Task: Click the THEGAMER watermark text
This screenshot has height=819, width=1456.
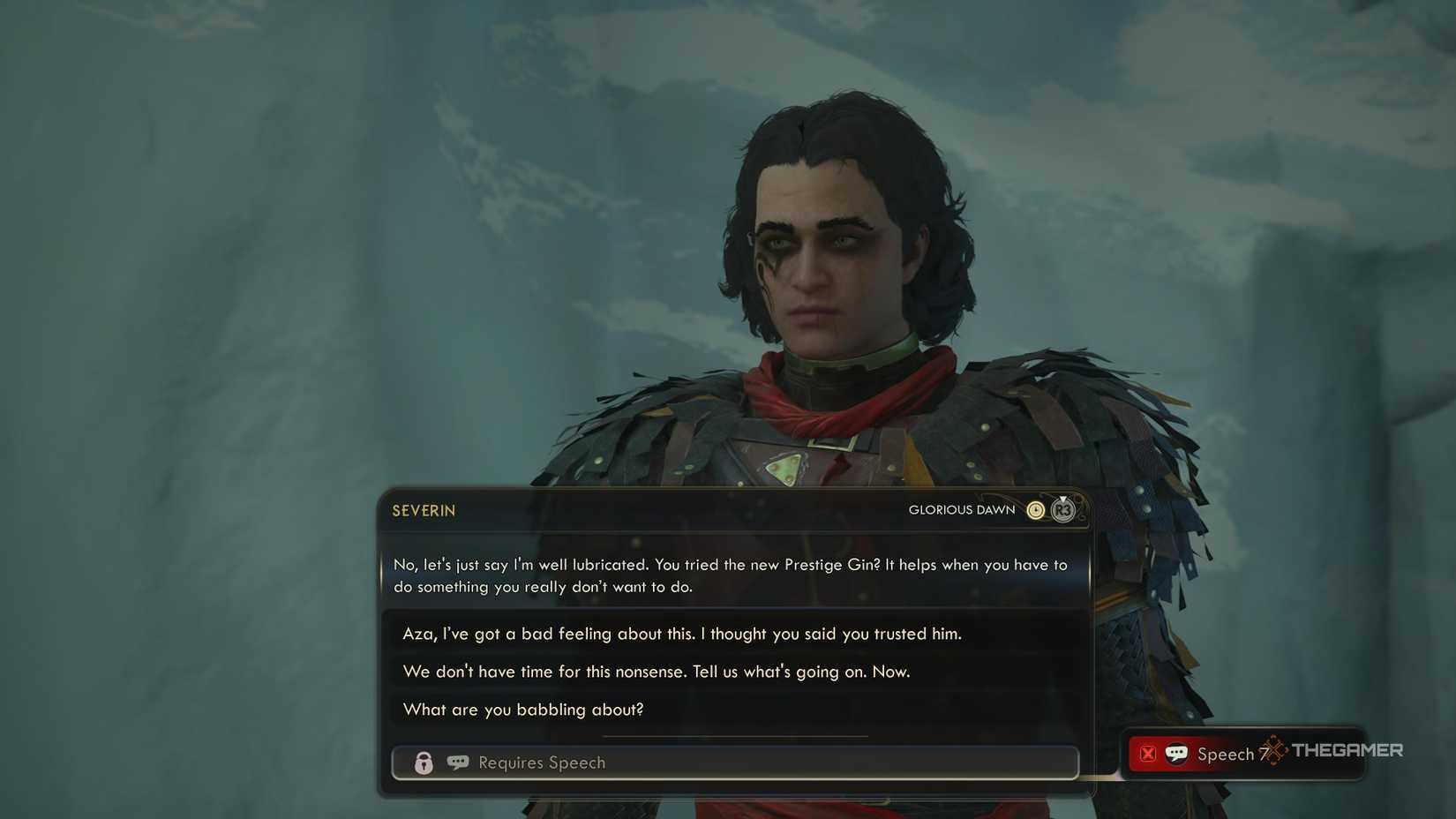Action: [x=1348, y=750]
